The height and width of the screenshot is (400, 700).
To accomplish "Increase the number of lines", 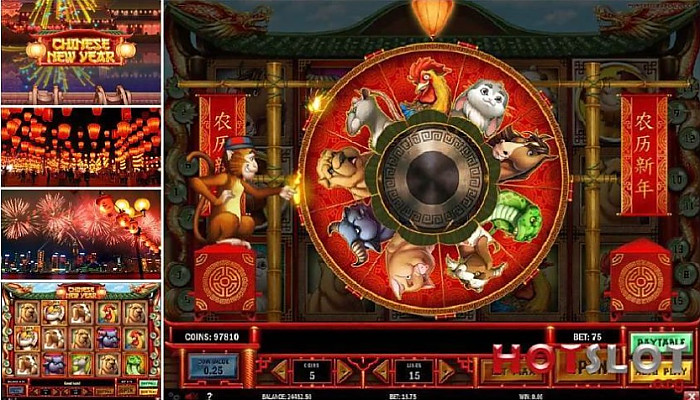I will coord(445,371).
